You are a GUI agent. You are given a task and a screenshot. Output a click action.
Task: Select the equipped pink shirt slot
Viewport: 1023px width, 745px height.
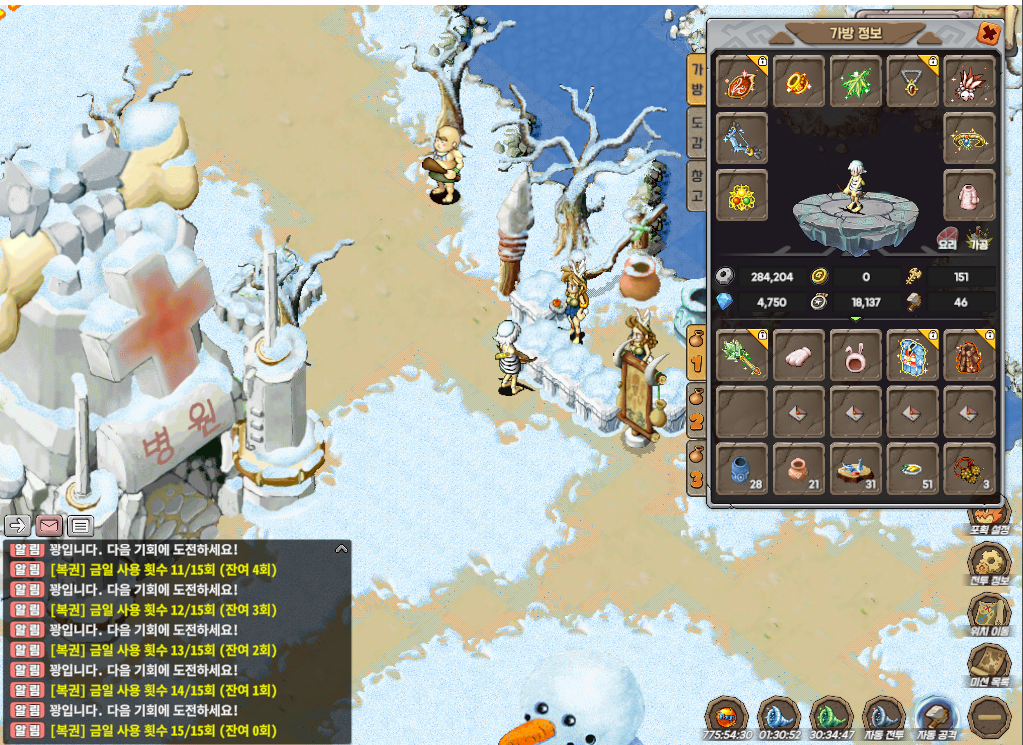pos(969,194)
